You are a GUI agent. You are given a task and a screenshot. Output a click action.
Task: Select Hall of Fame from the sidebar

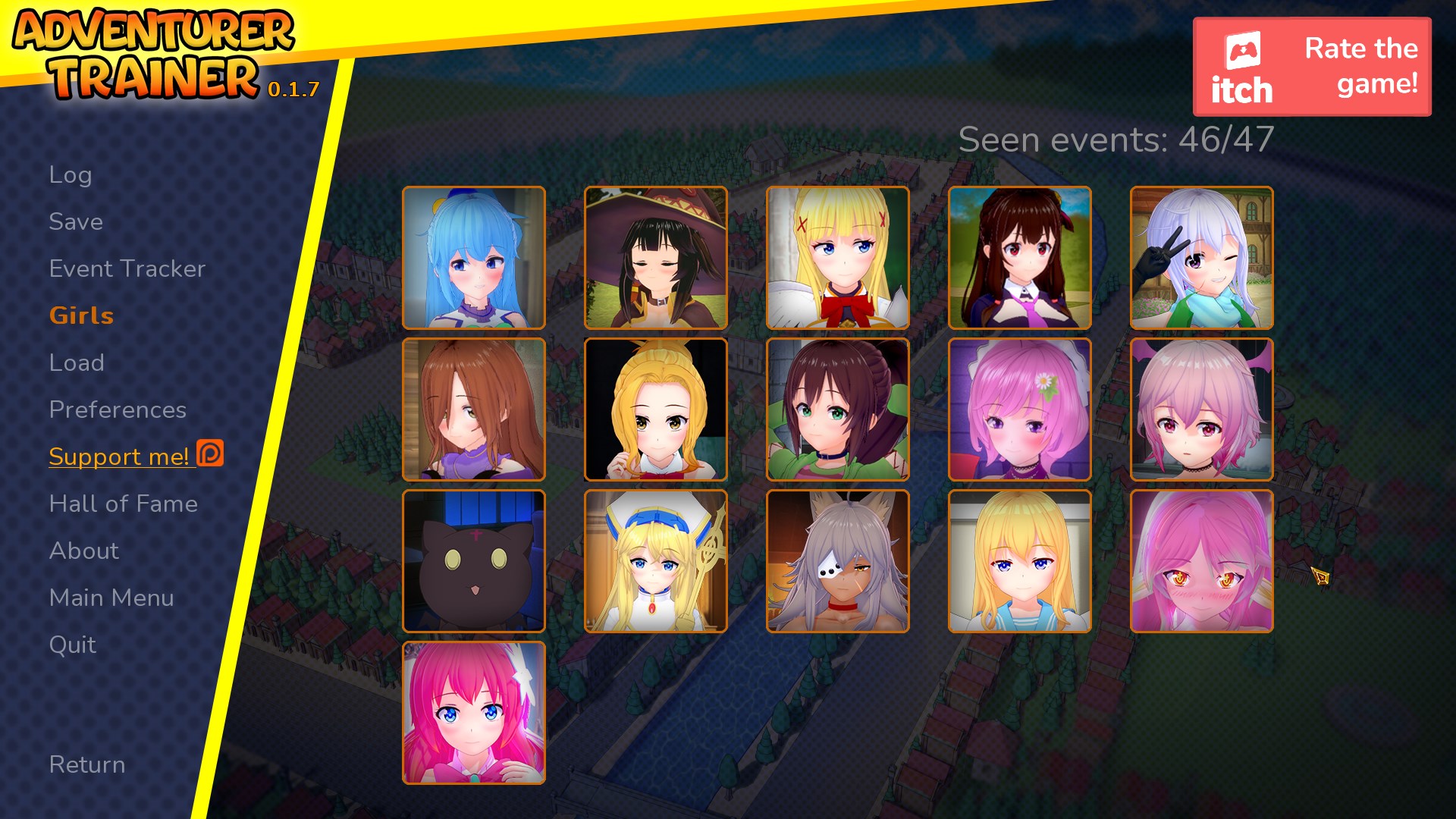click(x=123, y=503)
